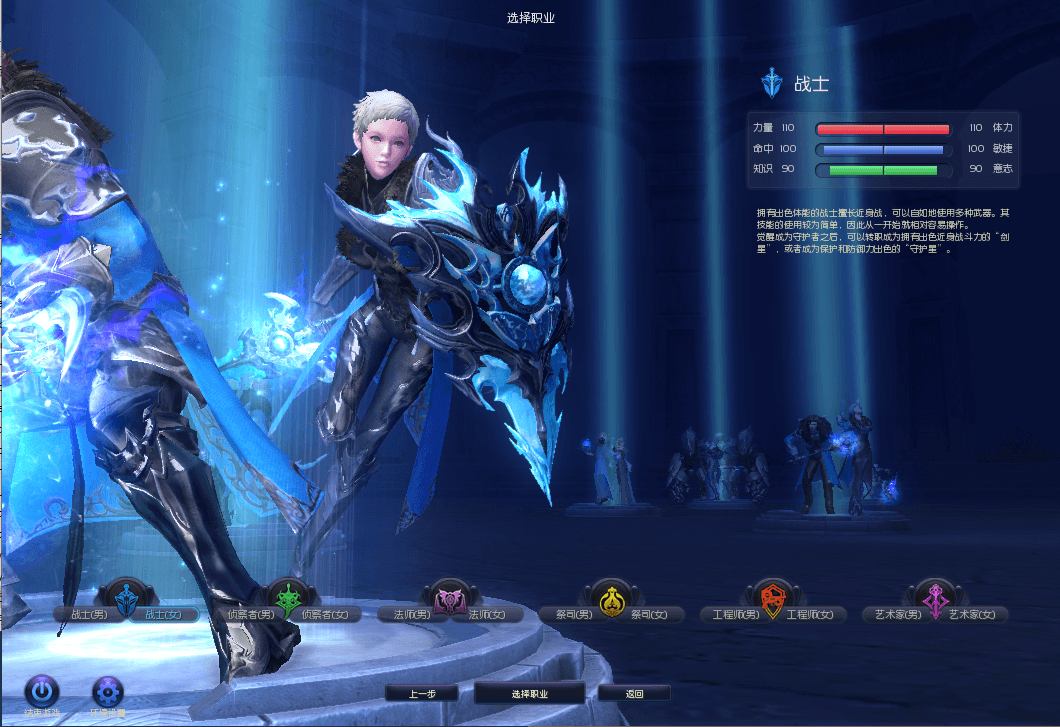Choose the male Scout (侦察者男) class
This screenshot has width=1060, height=727.
[x=251, y=614]
